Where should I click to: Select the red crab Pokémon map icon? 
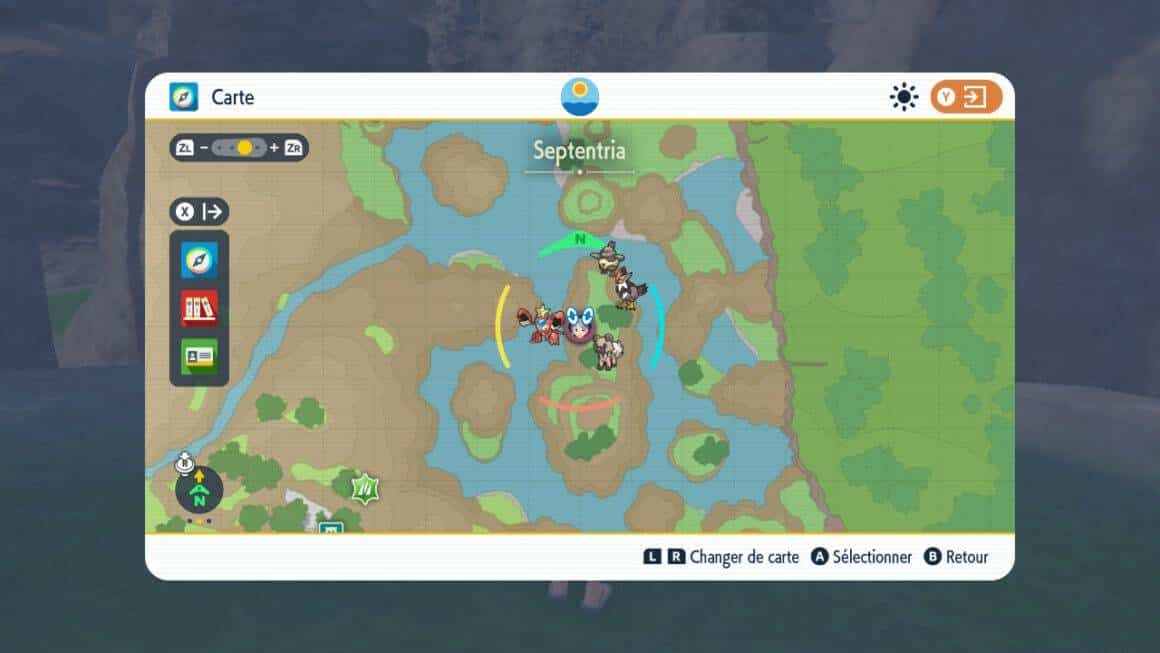538,324
